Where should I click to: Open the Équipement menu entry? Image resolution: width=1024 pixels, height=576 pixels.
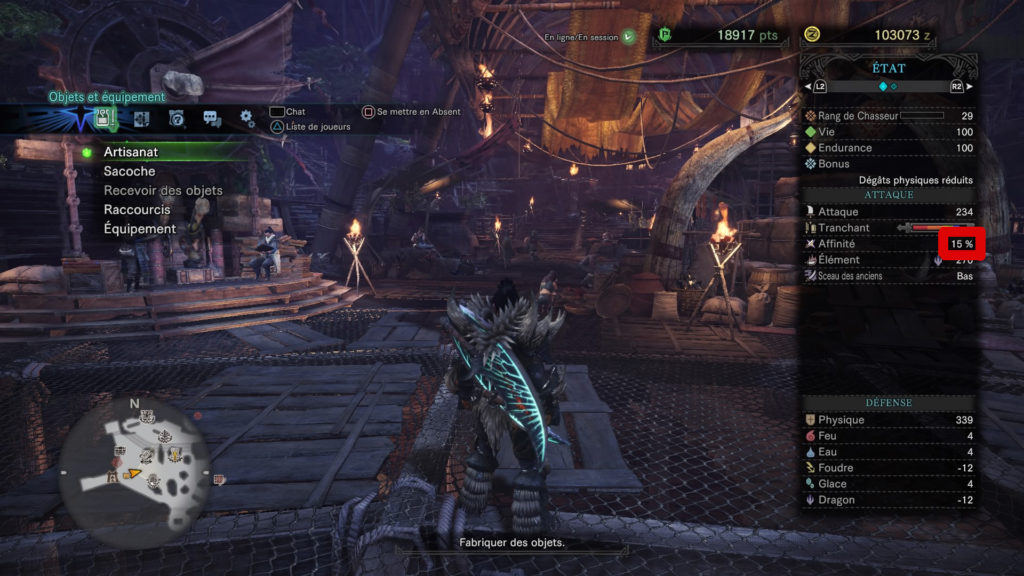[x=140, y=229]
